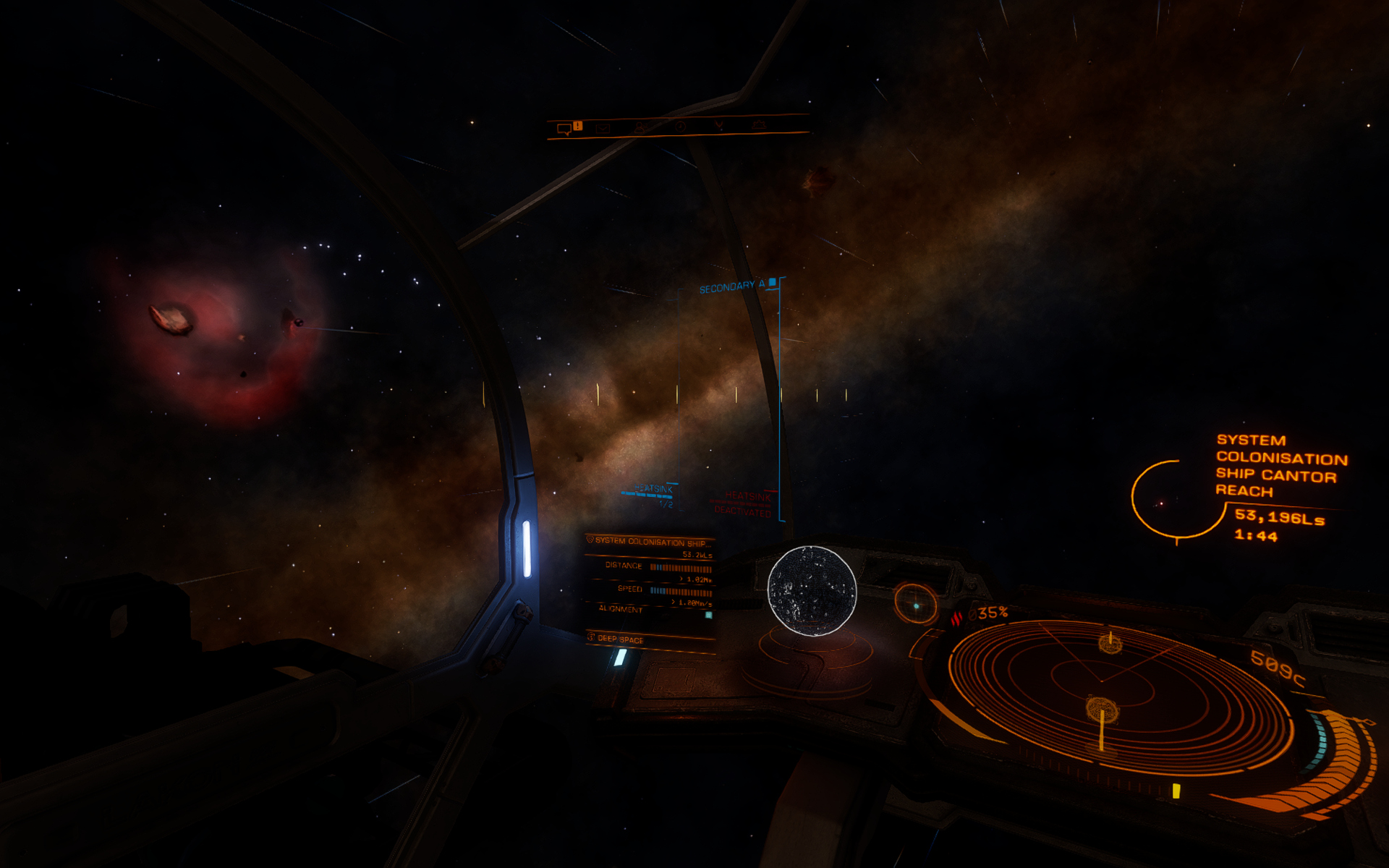Click the target hologram sphere
Viewport: 1389px width, 868px height.
click(x=811, y=591)
